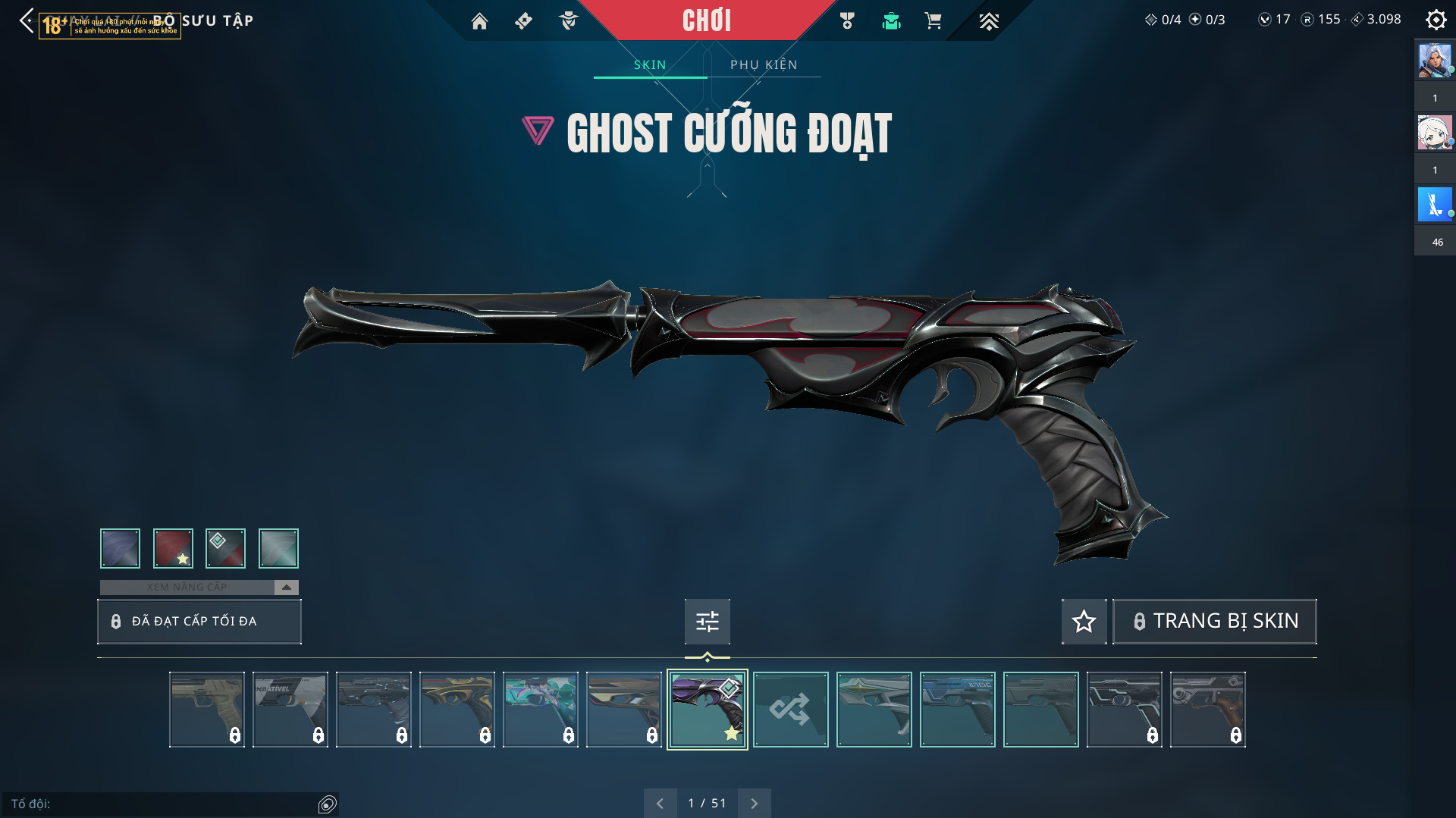1456x818 pixels.
Task: Open the store cart icon
Action: point(933,21)
